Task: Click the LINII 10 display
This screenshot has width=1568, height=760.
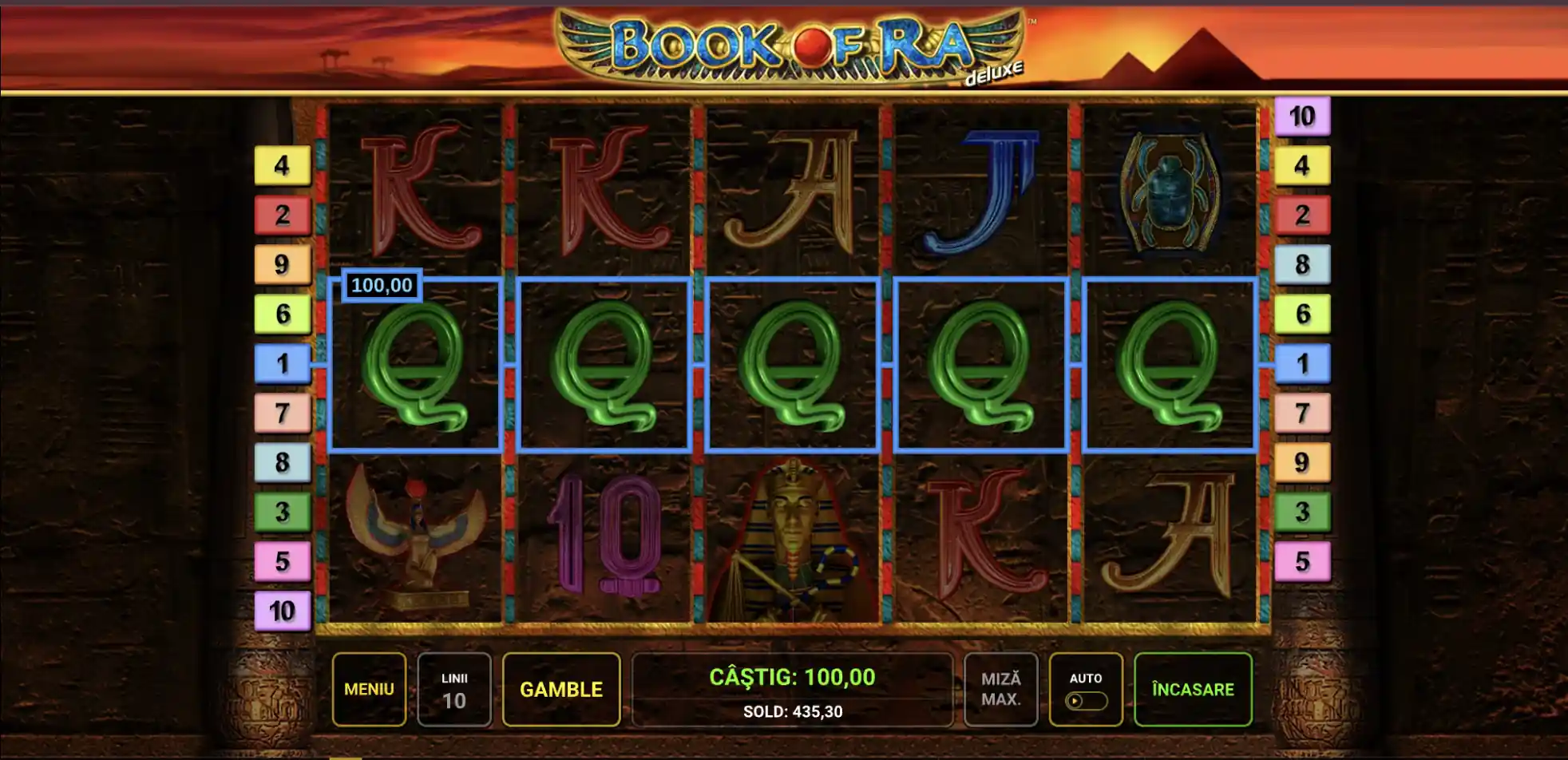Action: click(455, 689)
